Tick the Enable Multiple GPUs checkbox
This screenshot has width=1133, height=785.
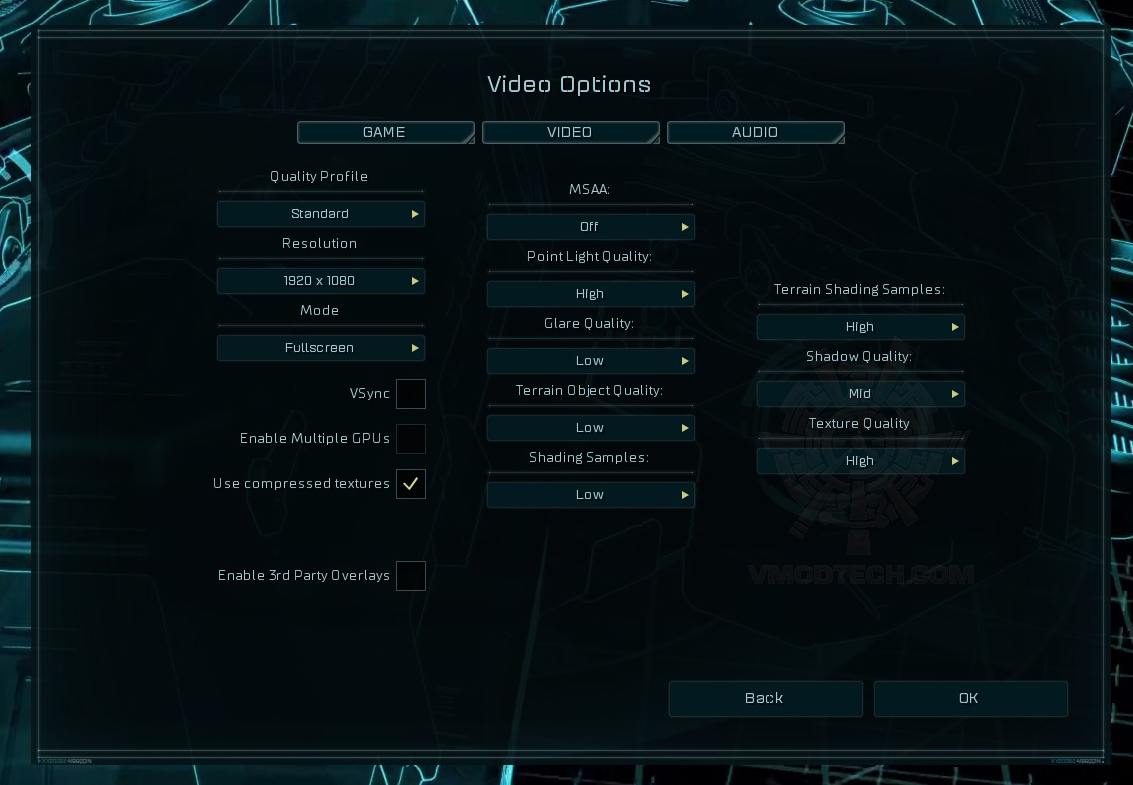click(411, 439)
